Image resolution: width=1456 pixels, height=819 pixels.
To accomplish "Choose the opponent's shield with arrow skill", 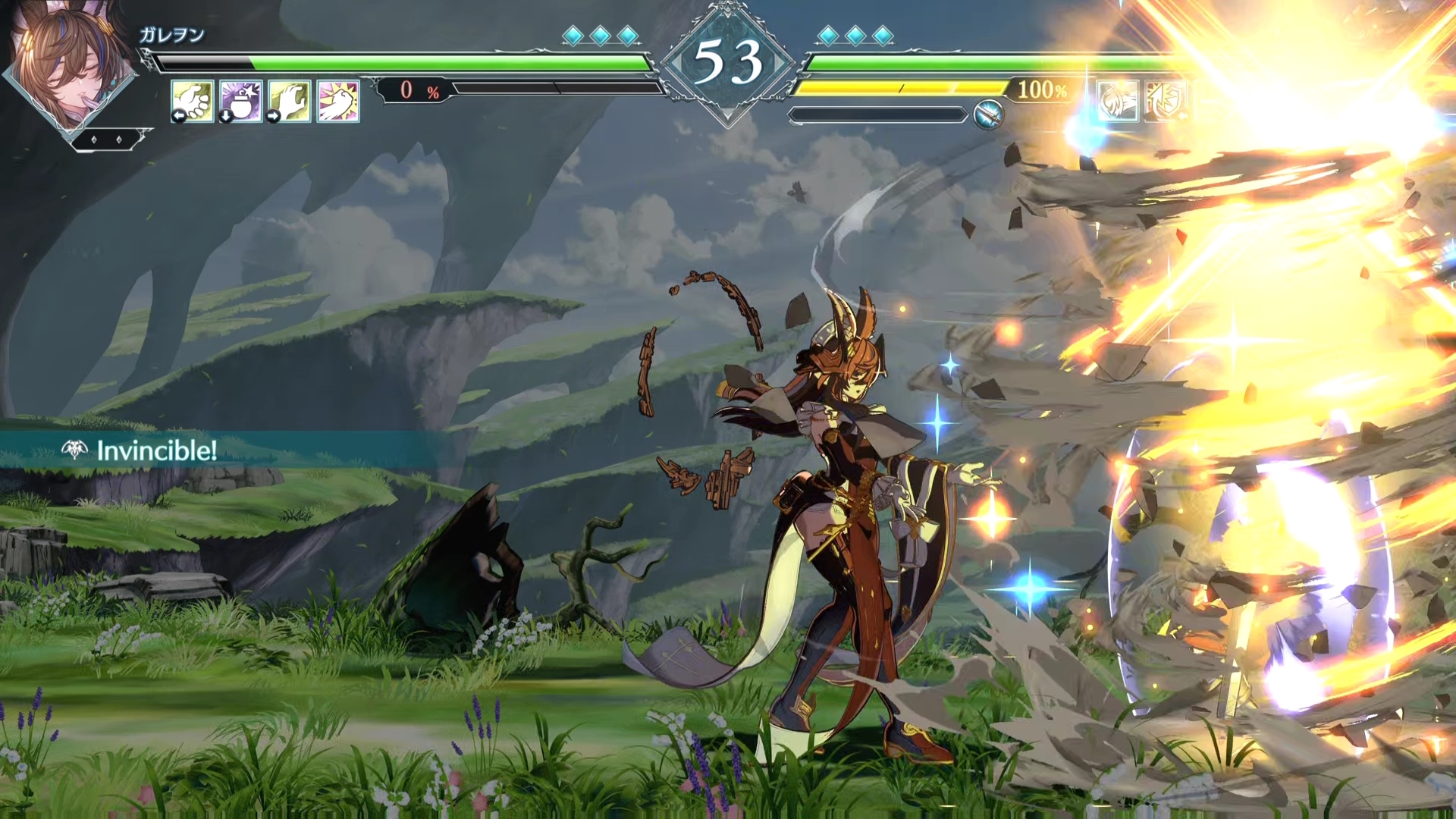I will coord(1166,101).
